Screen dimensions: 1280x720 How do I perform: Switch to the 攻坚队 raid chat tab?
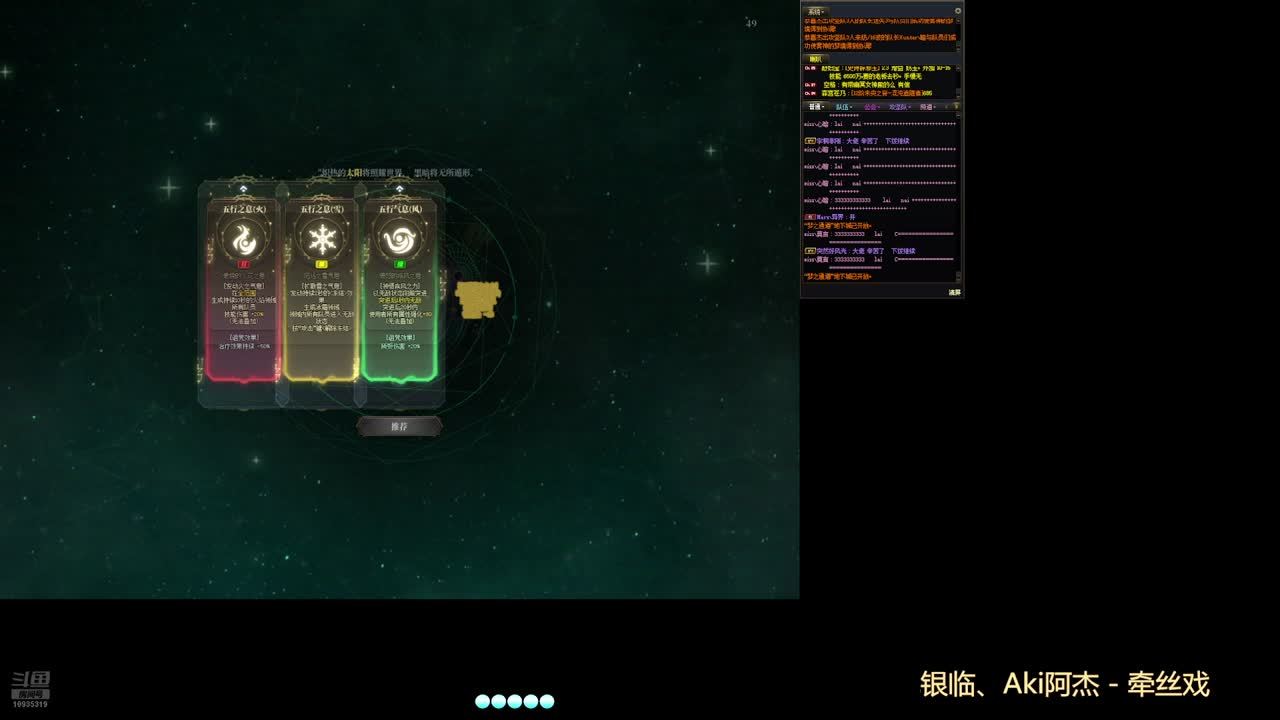(x=899, y=106)
